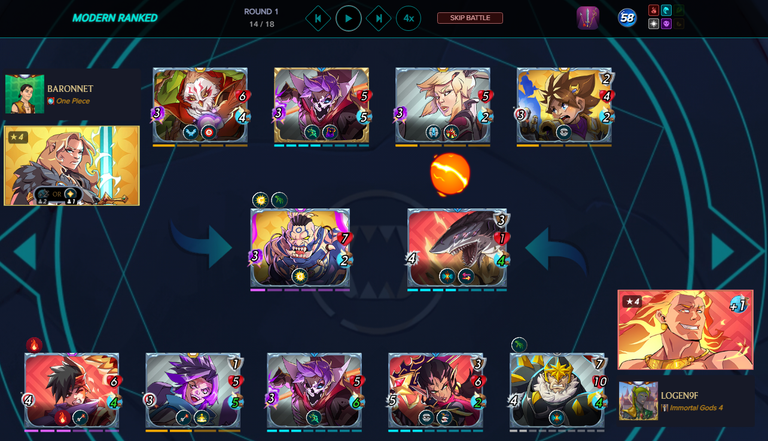Select the purple-haired monster card in bottom row
Screen dimensions: 768x441
pos(193,392)
